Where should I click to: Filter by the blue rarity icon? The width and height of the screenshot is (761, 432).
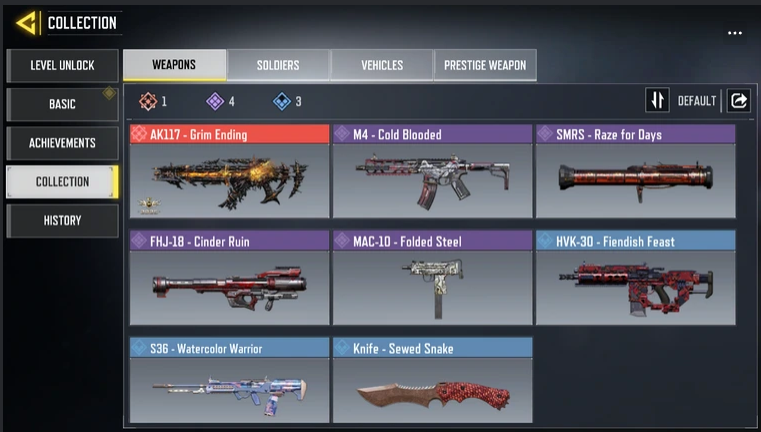(x=281, y=101)
